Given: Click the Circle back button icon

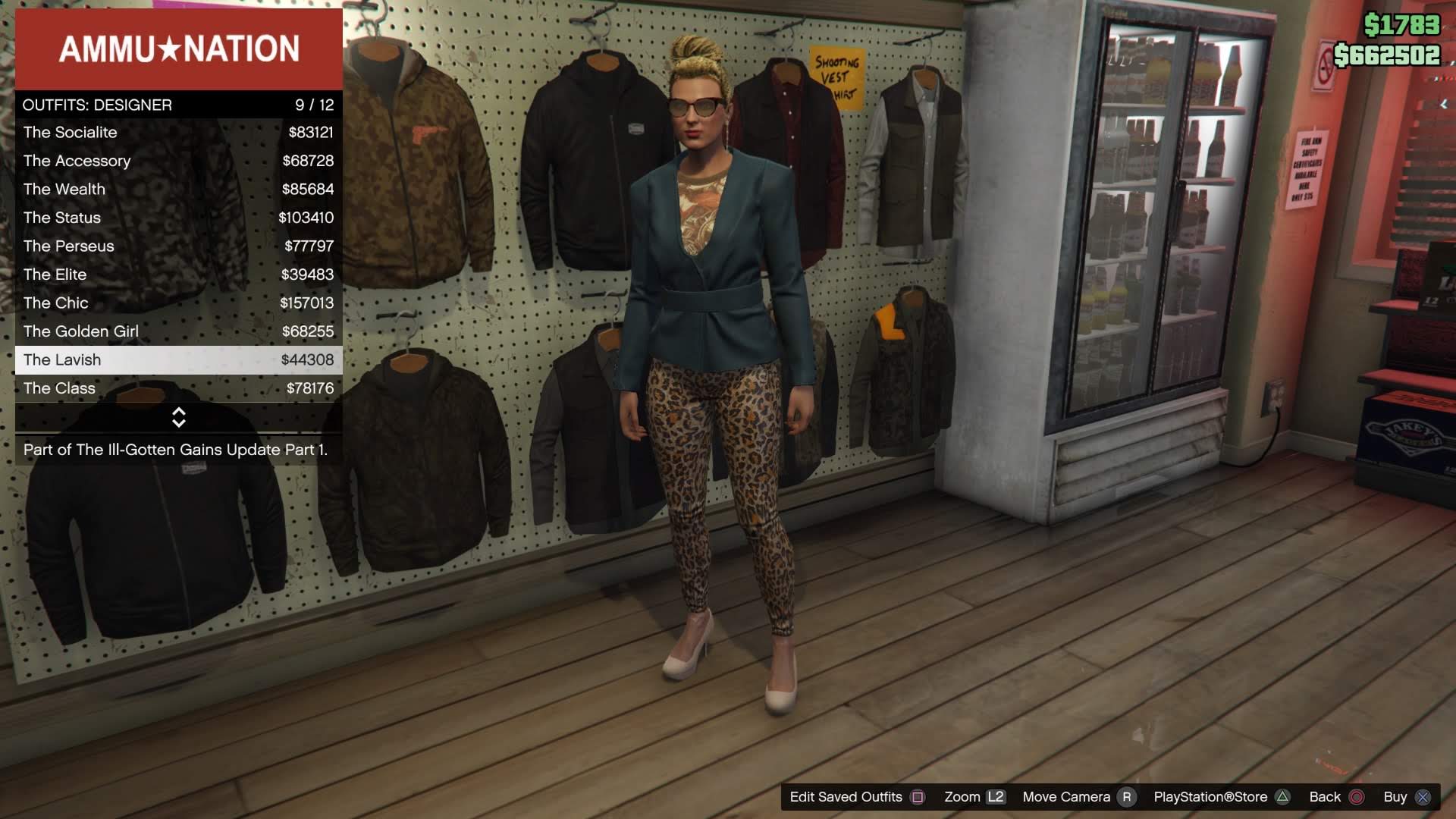Looking at the screenshot, I should (1354, 797).
